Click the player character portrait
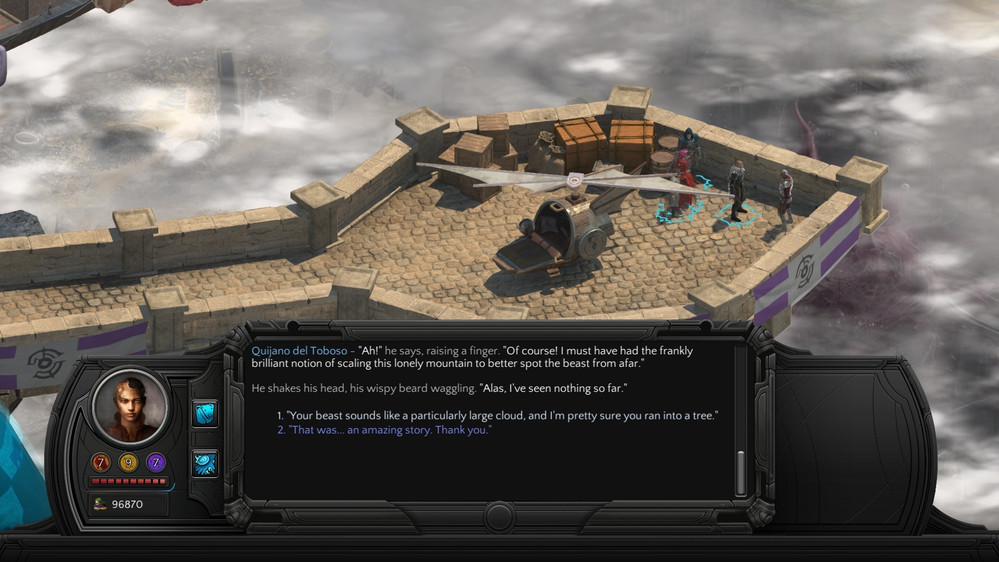The width and height of the screenshot is (999, 562). pos(129,405)
